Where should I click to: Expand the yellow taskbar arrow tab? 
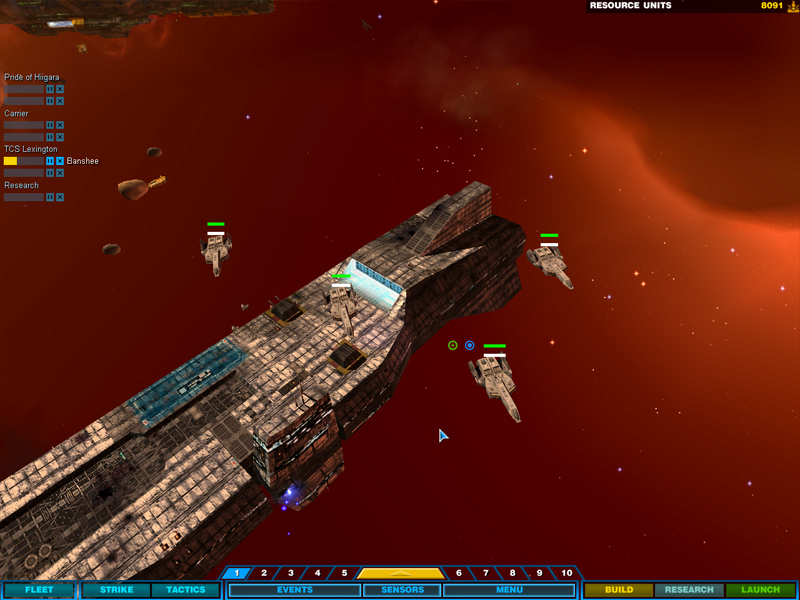[400, 573]
